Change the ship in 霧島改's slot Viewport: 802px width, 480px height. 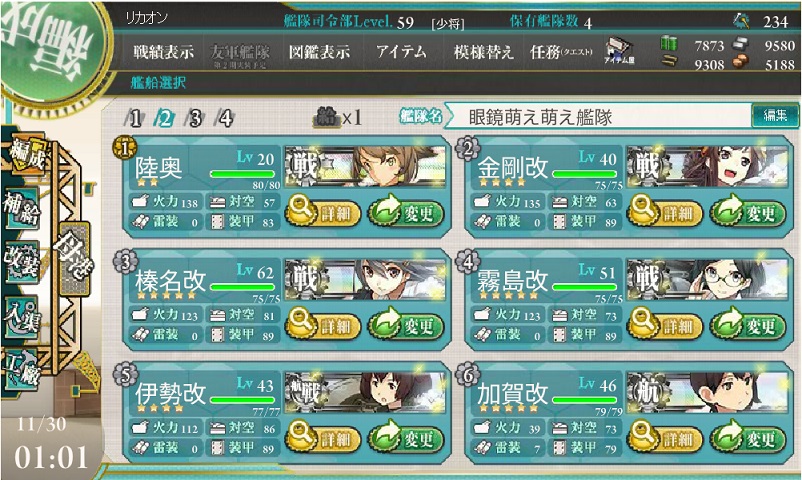747,325
